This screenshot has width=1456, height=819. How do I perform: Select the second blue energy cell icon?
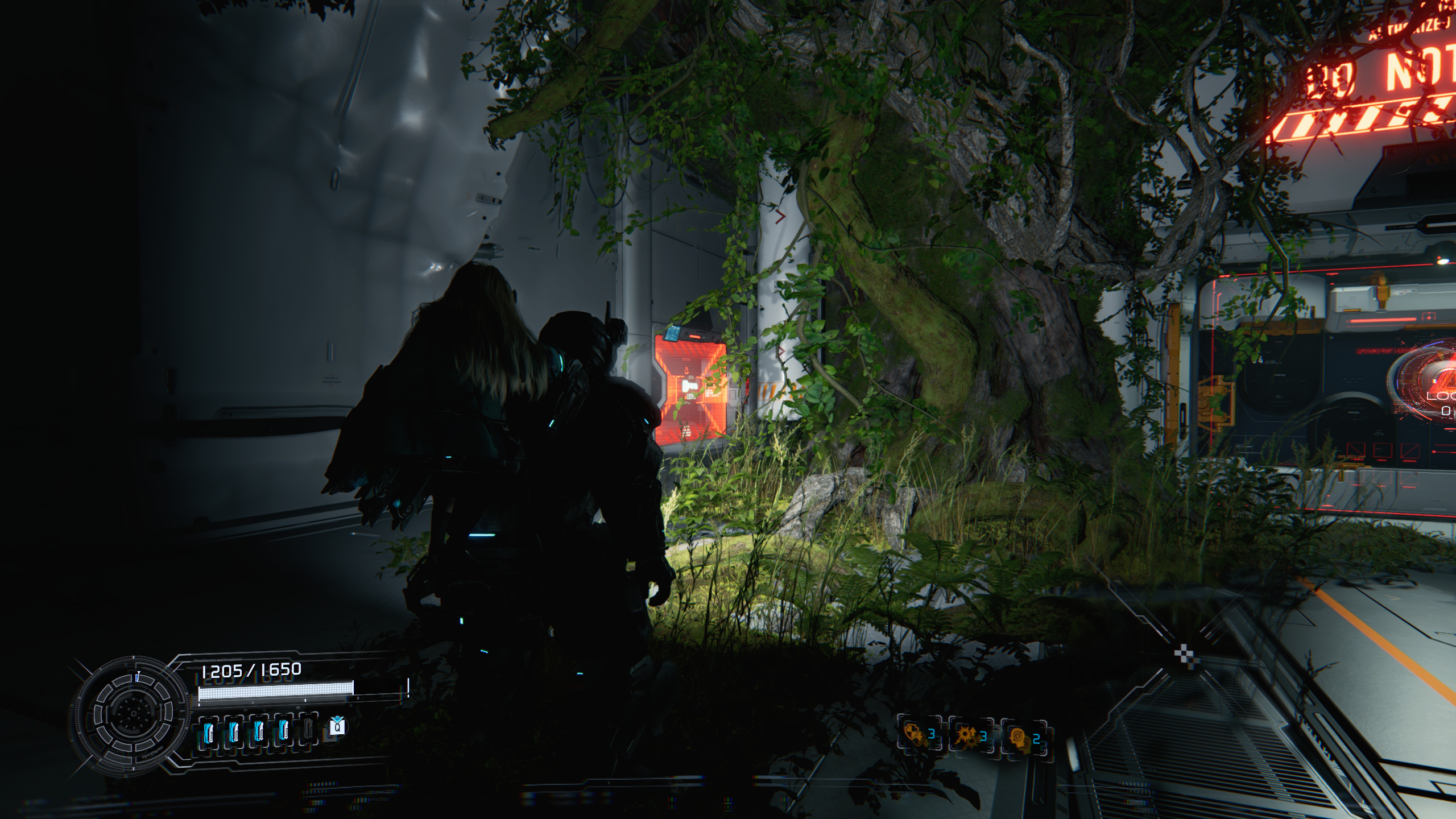click(234, 733)
